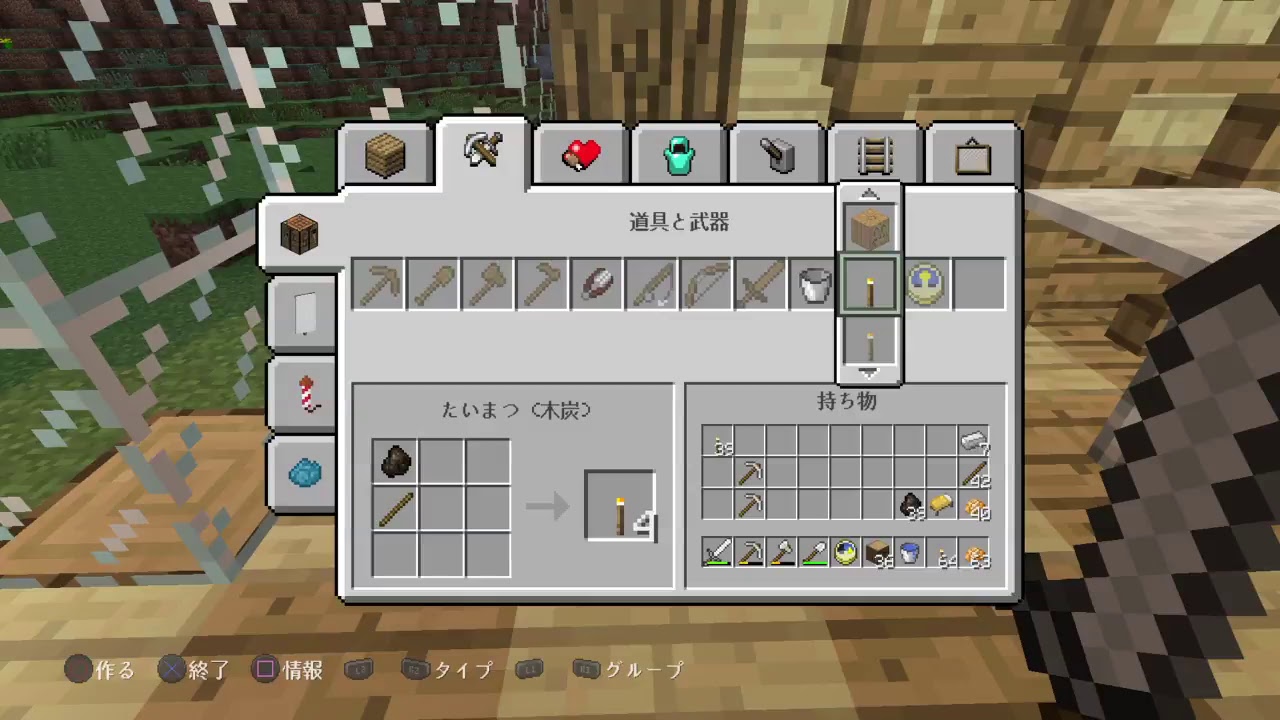Select the bow recipe icon

click(x=705, y=284)
